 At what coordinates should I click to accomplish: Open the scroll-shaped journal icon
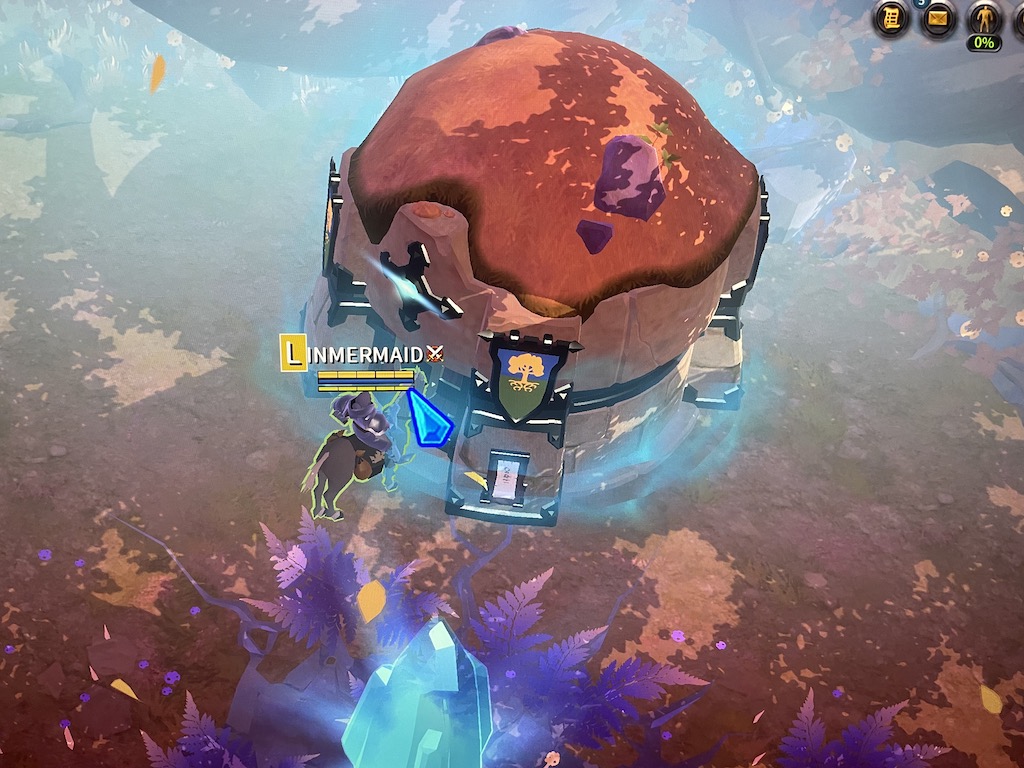(x=892, y=18)
